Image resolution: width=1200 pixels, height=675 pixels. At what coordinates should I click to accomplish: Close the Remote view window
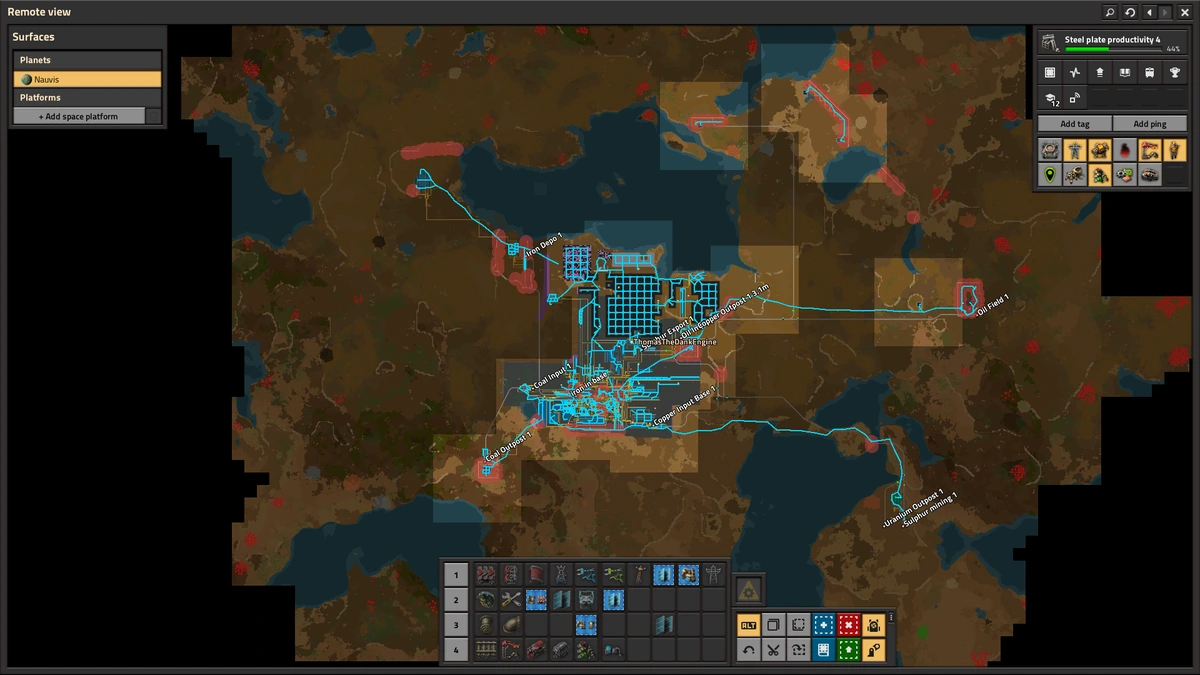pyautogui.click(x=1187, y=12)
